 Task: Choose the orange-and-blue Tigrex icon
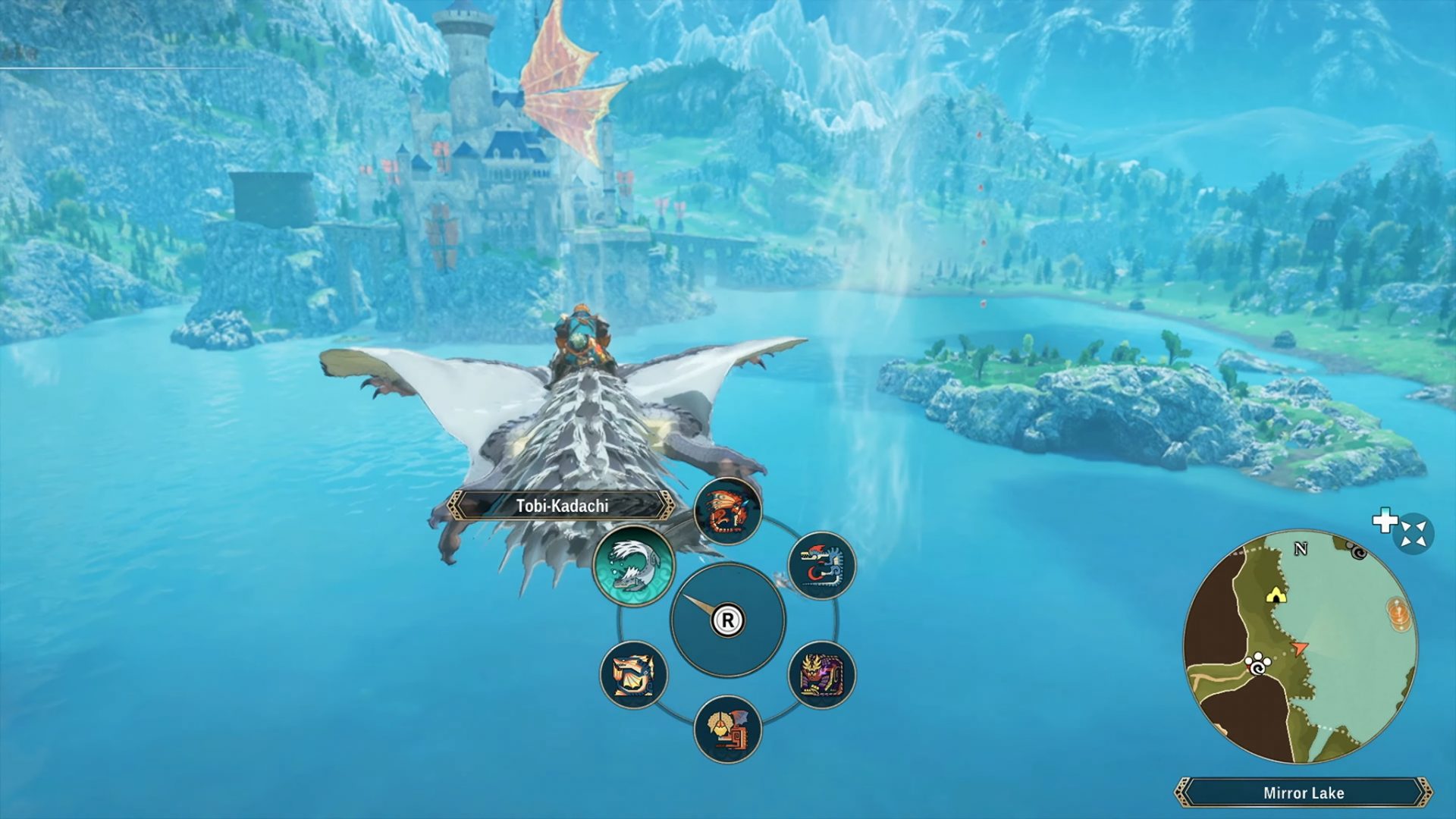633,674
